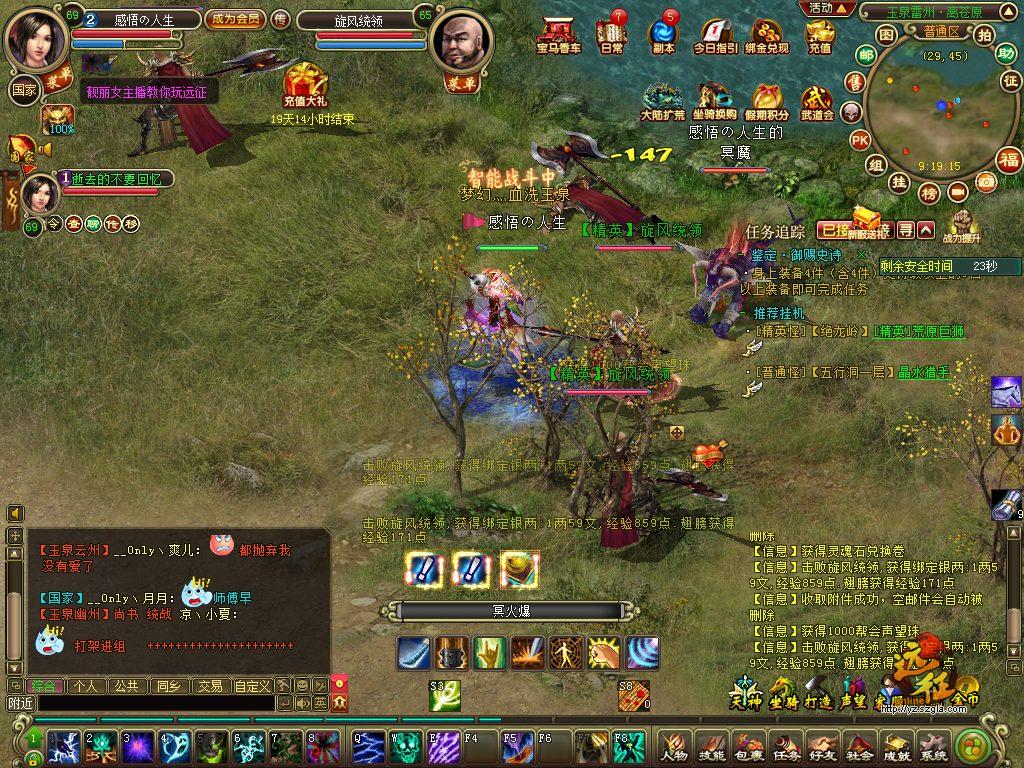Click the chat message input box
The width and height of the screenshot is (1024, 768).
click(155, 703)
